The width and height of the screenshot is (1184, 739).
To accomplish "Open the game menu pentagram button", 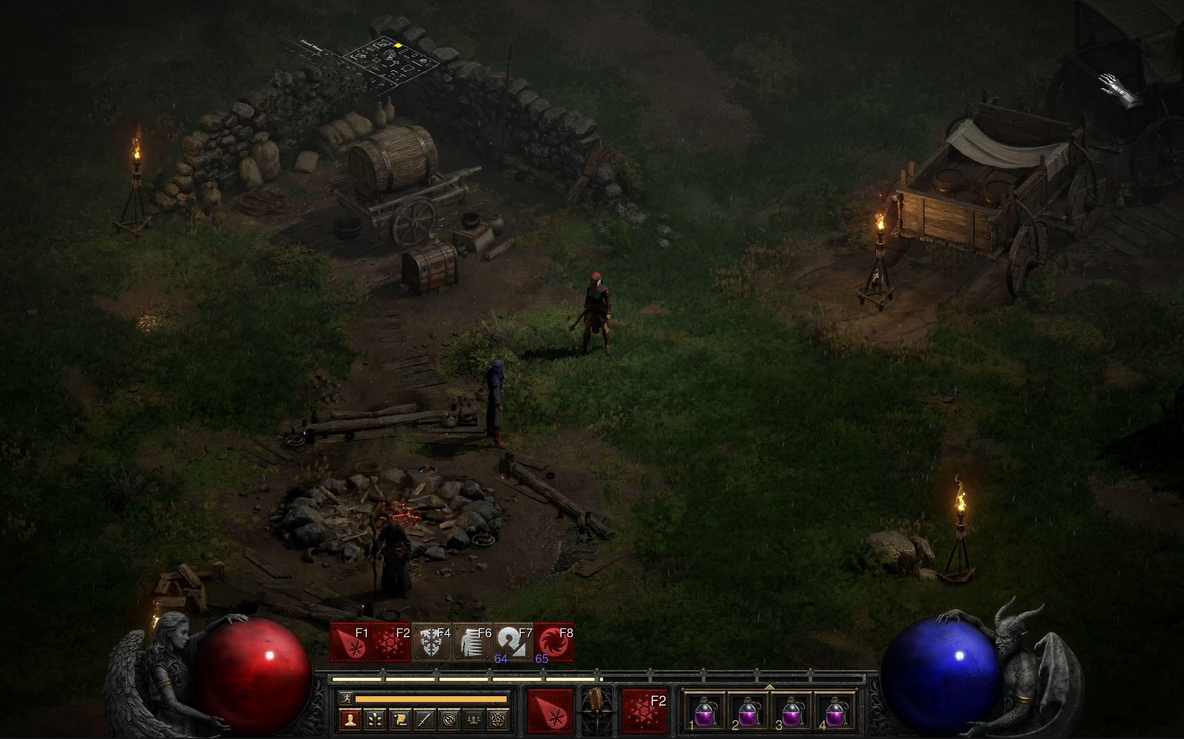I will click(x=497, y=719).
